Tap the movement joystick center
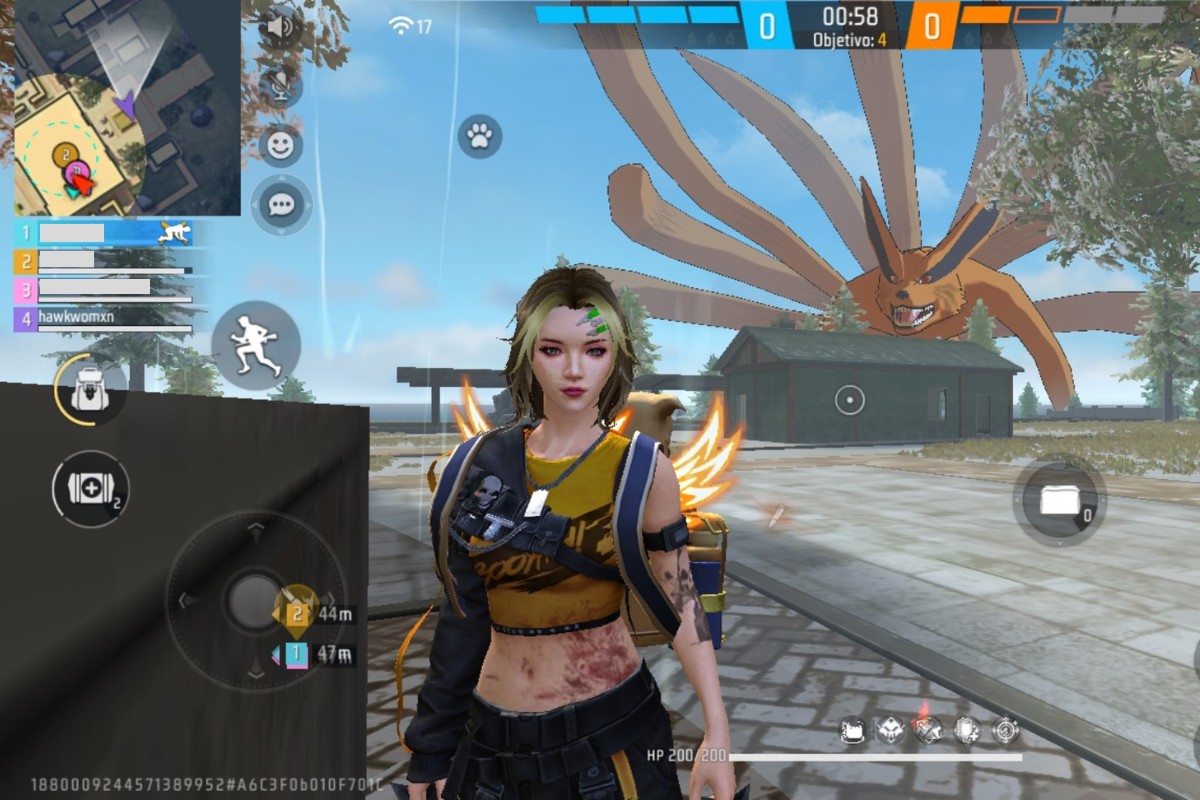Viewport: 1200px width, 800px height. [x=256, y=600]
